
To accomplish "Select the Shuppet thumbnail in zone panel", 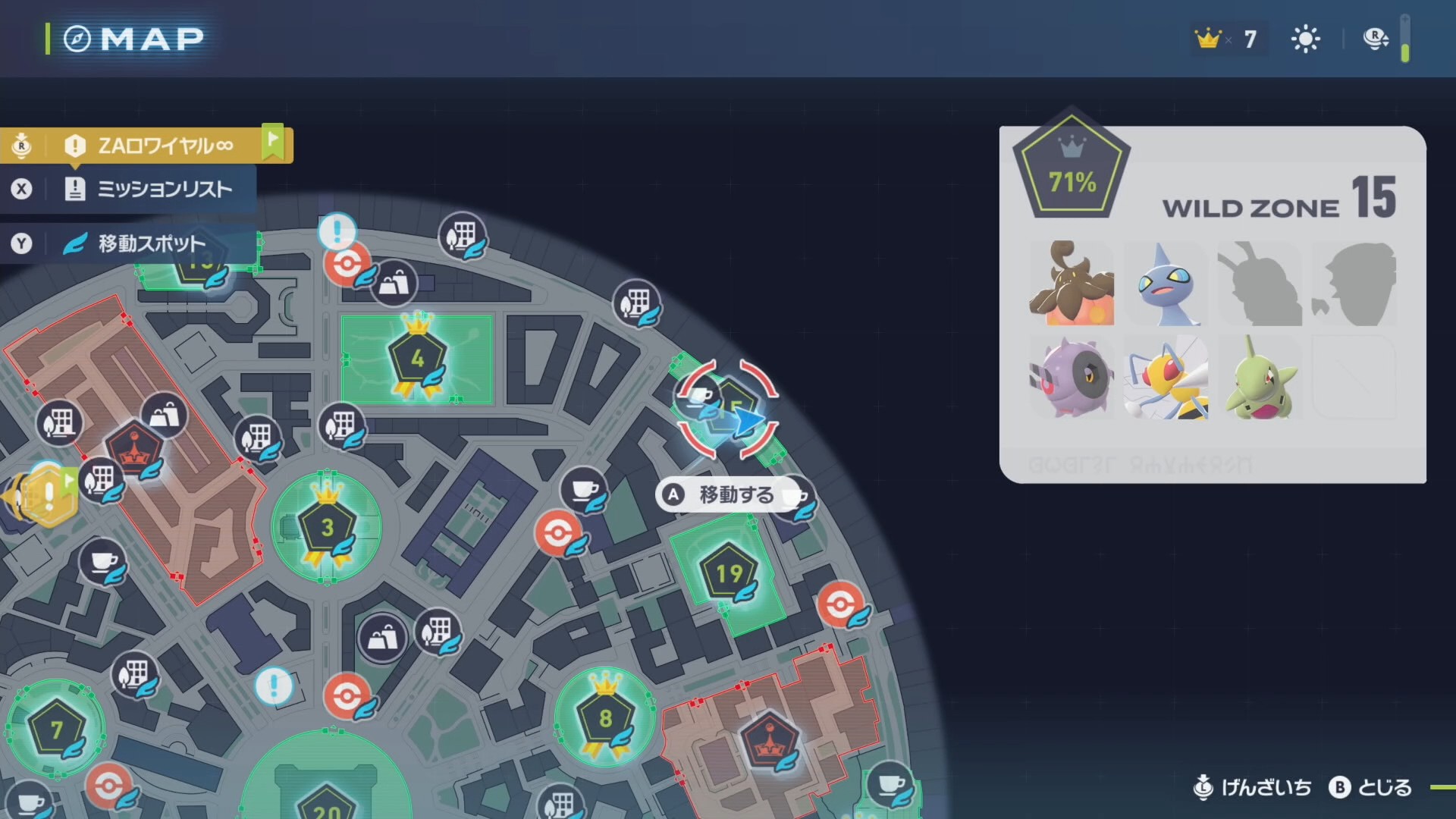I will point(1166,284).
